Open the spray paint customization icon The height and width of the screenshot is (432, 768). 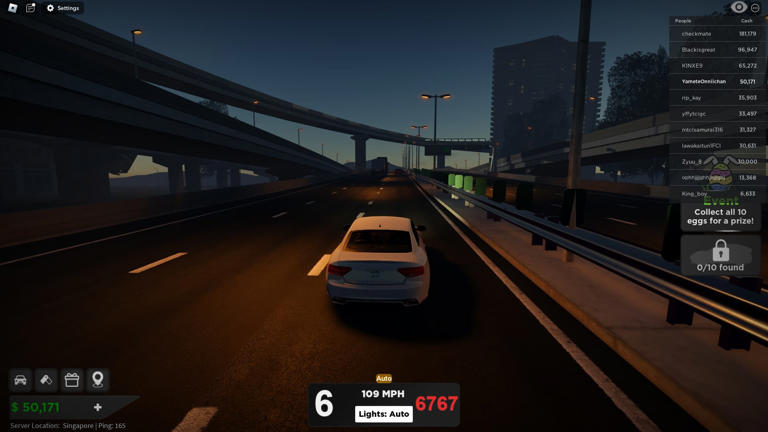pos(46,380)
